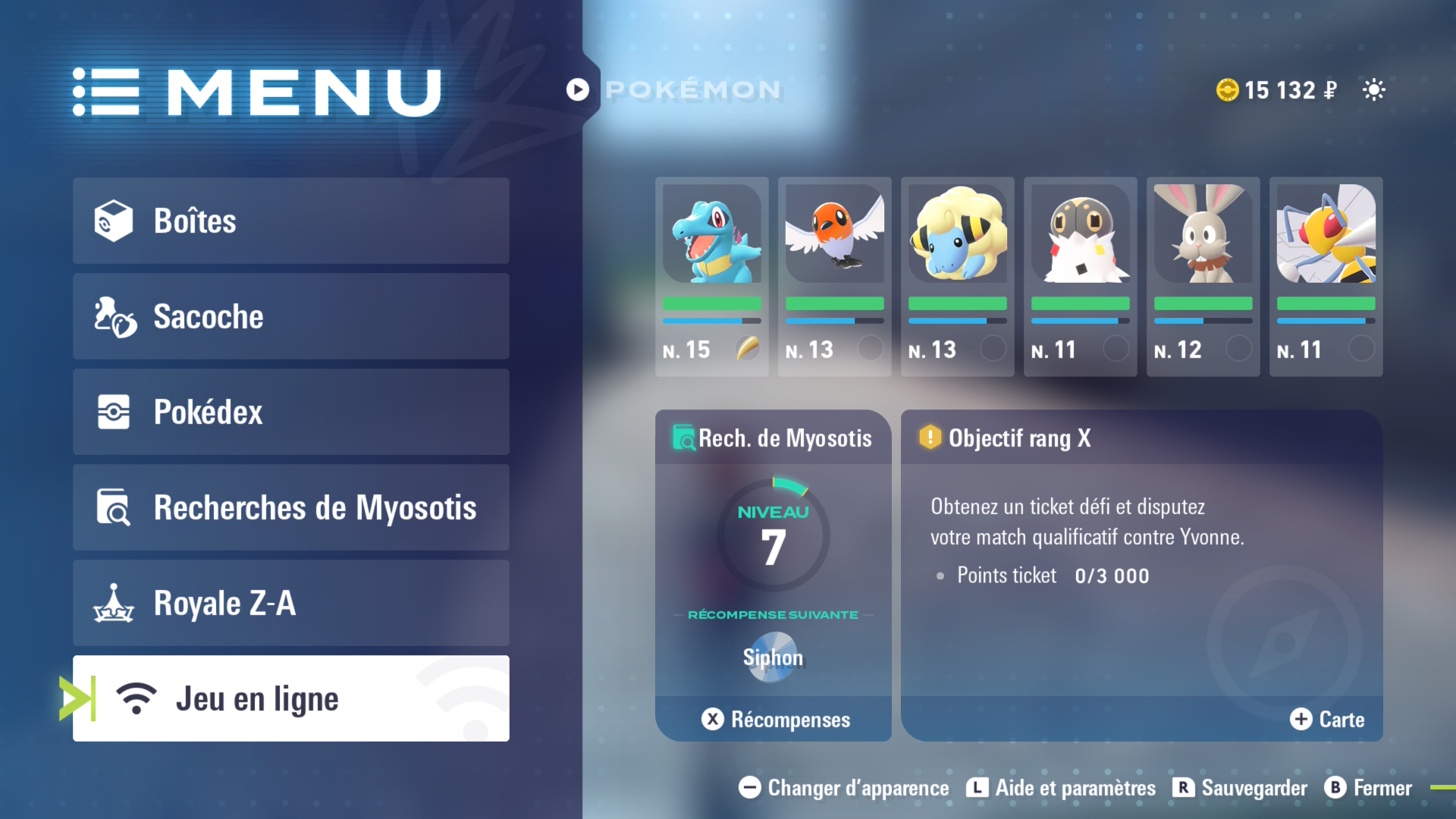Viewport: 1456px width, 819px height.
Task: Close the menu with Fermer
Action: click(1368, 788)
